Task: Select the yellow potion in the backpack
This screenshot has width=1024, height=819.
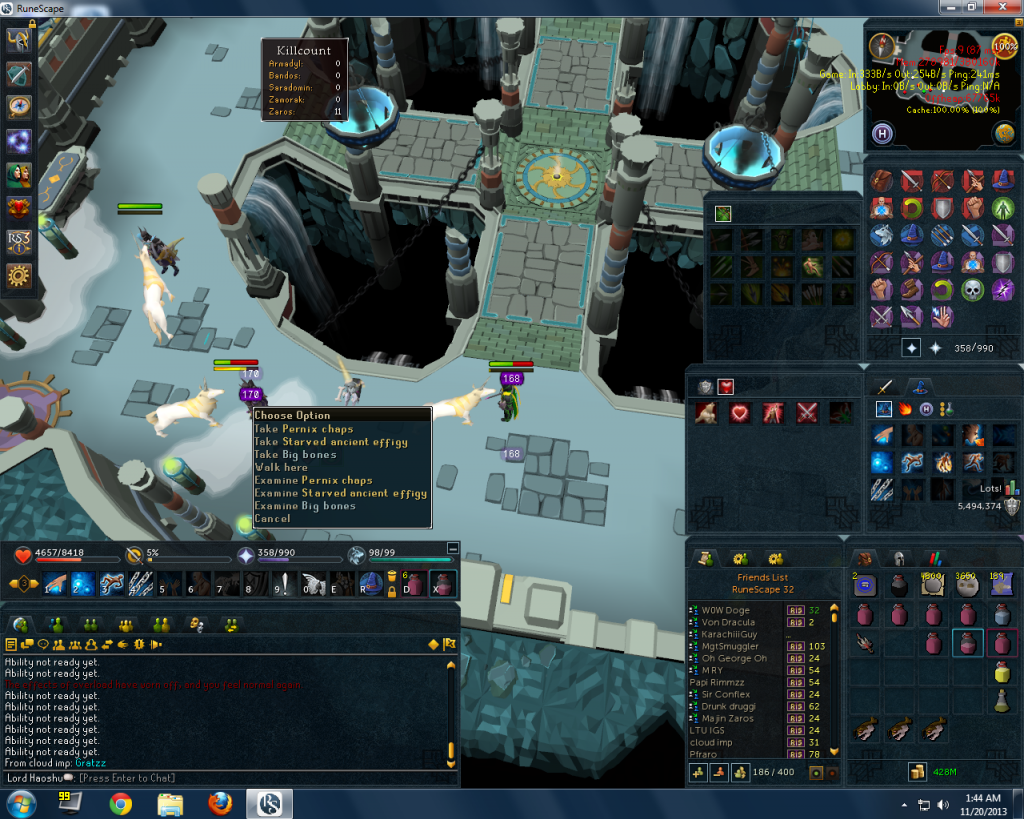Action: coord(1002,673)
